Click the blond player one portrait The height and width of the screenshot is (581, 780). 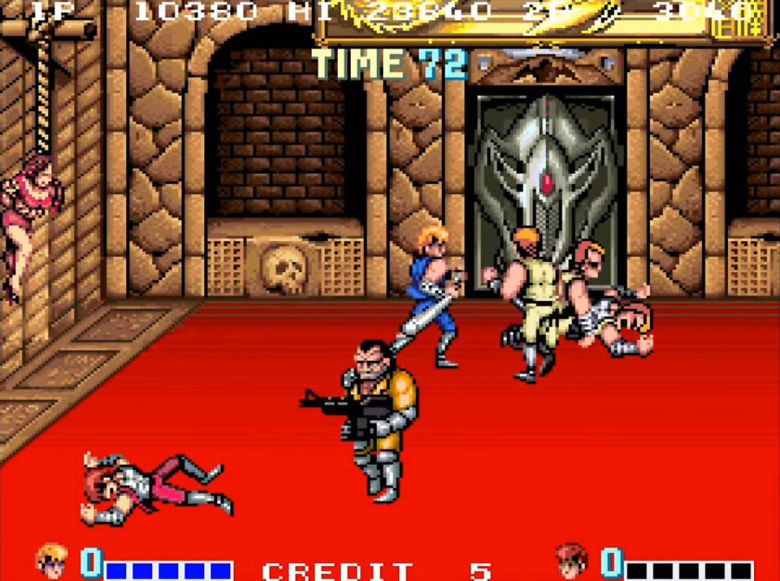coord(51,560)
